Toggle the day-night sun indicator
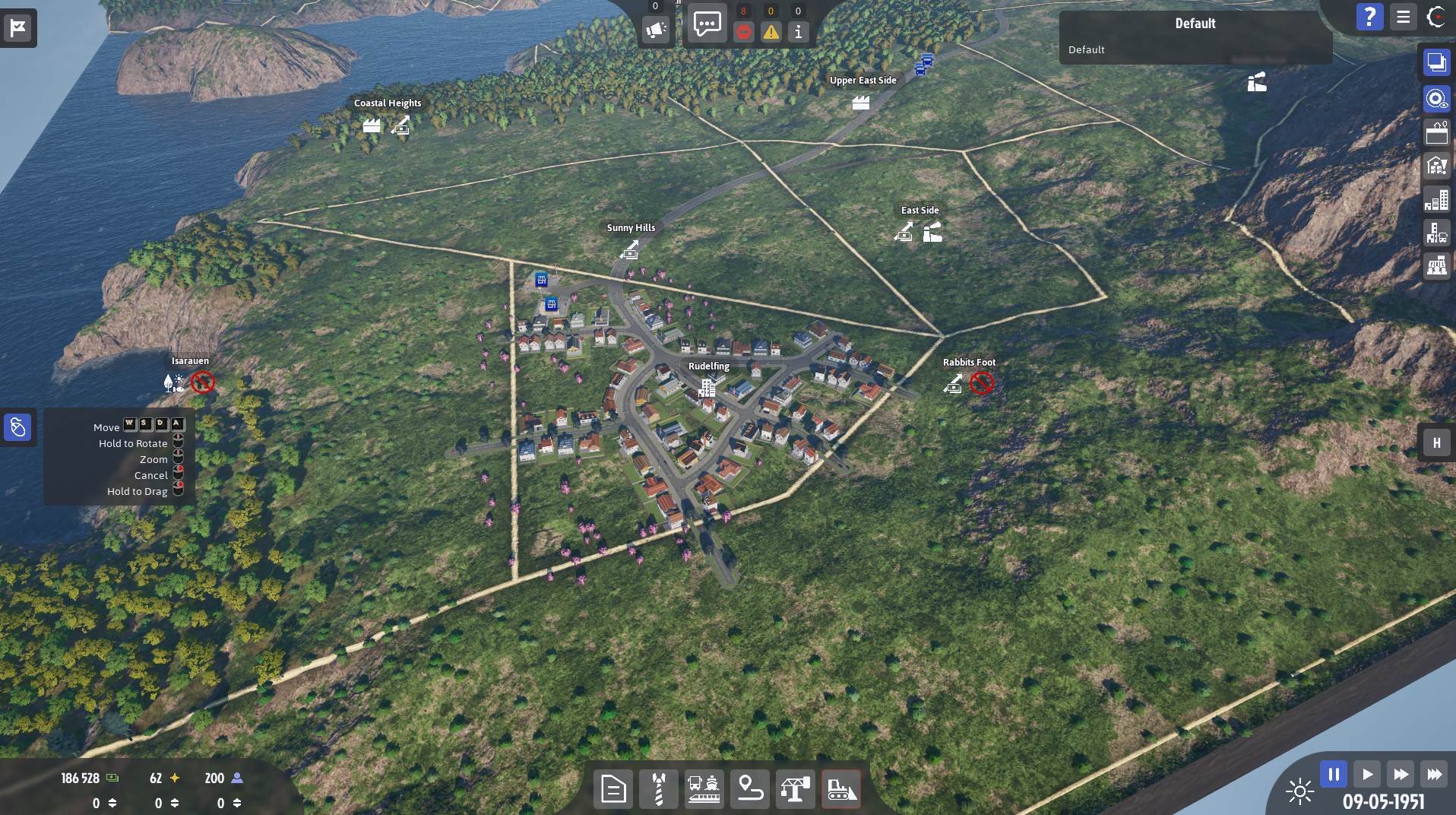The height and width of the screenshot is (815, 1456). (1301, 791)
